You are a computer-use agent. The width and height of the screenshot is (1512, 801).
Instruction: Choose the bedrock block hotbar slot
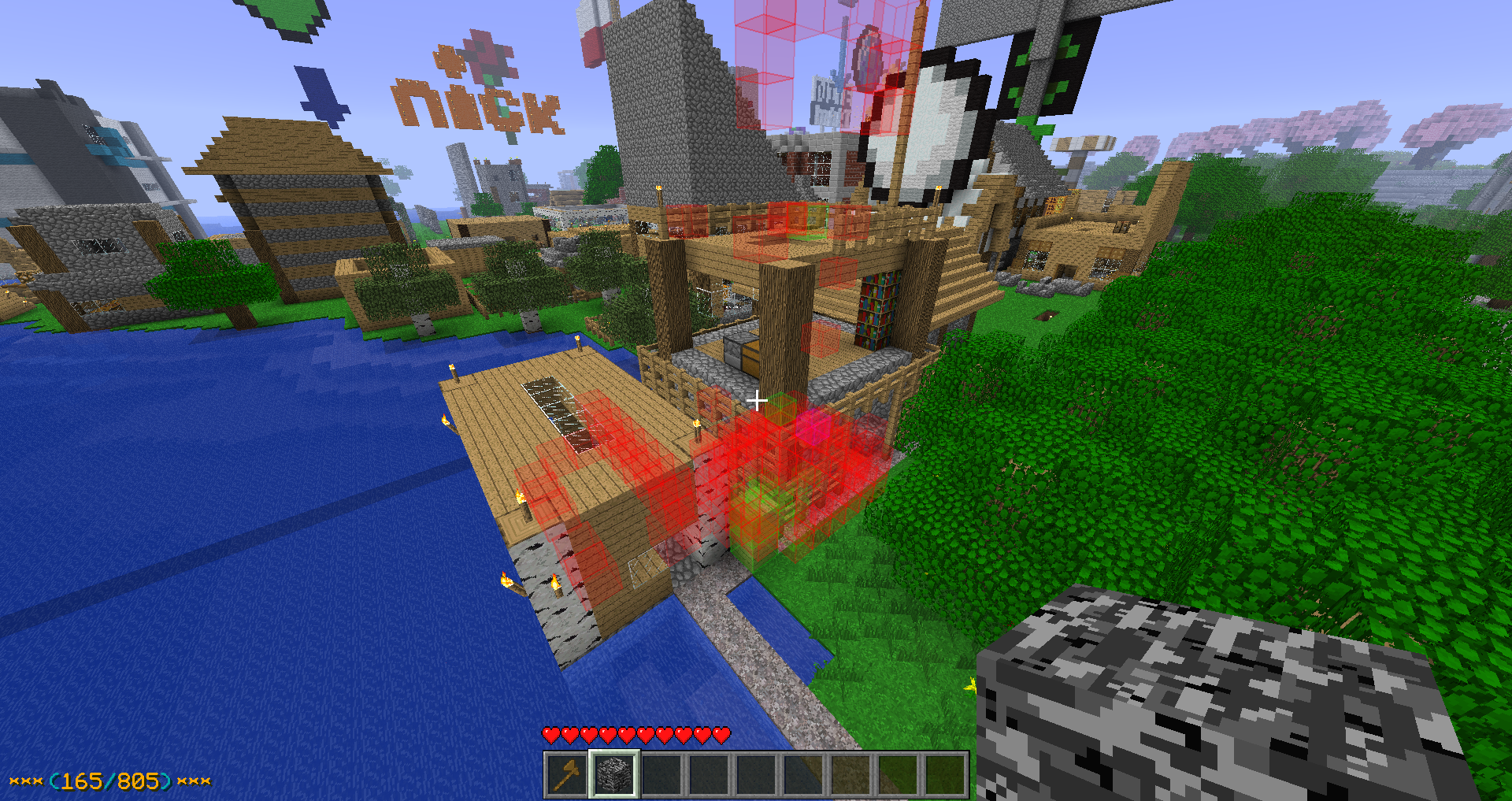click(614, 775)
